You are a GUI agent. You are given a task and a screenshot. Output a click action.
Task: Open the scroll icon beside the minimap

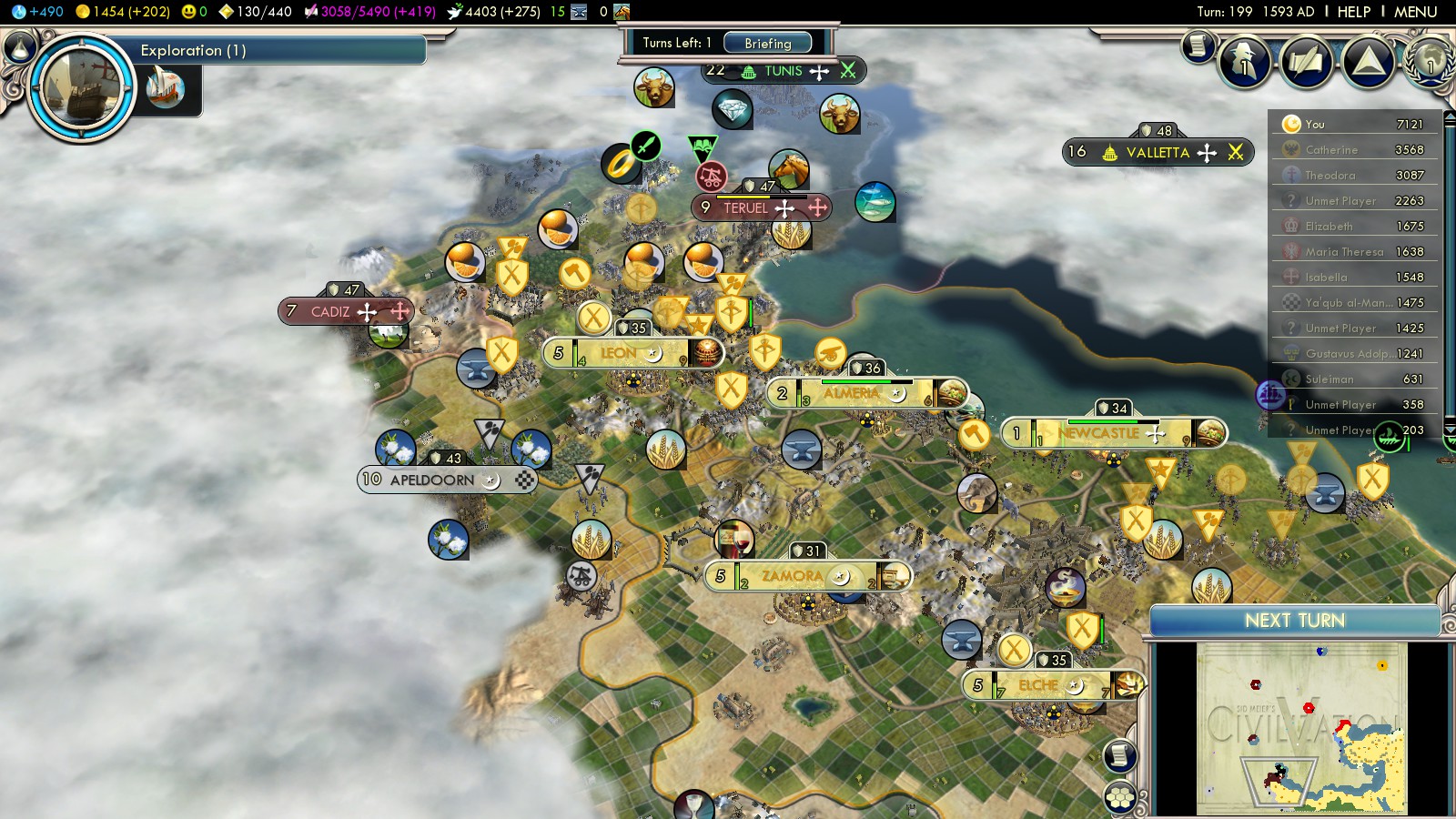pyautogui.click(x=1120, y=755)
